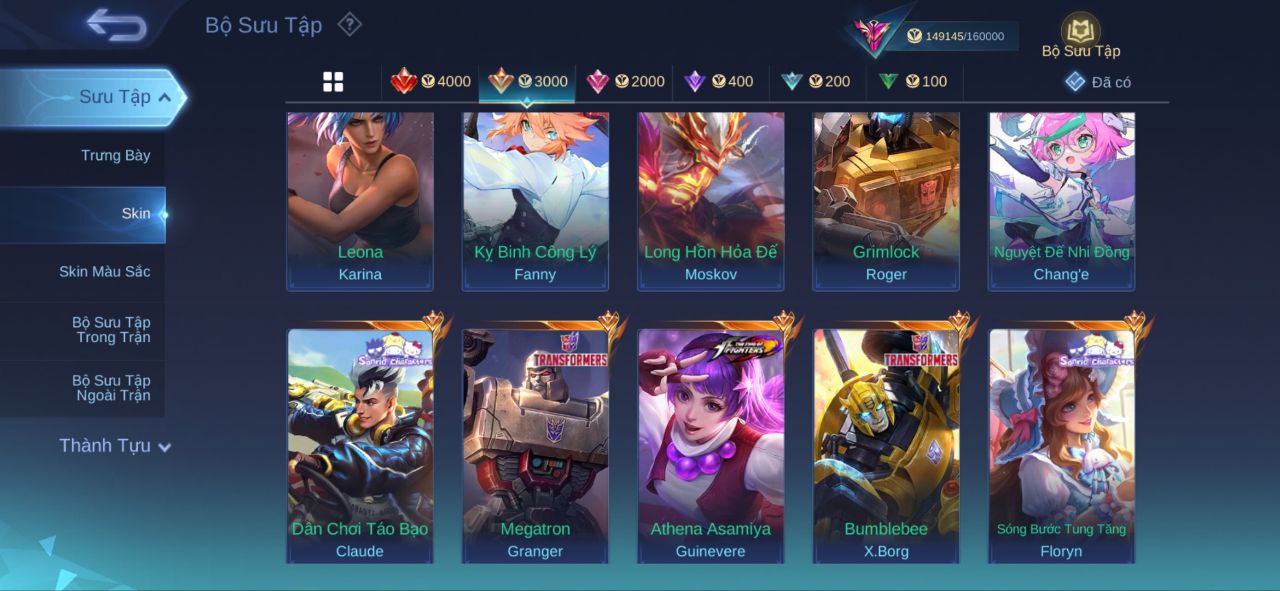Switch to the 100-point green tier
The image size is (1280, 591).
(913, 82)
